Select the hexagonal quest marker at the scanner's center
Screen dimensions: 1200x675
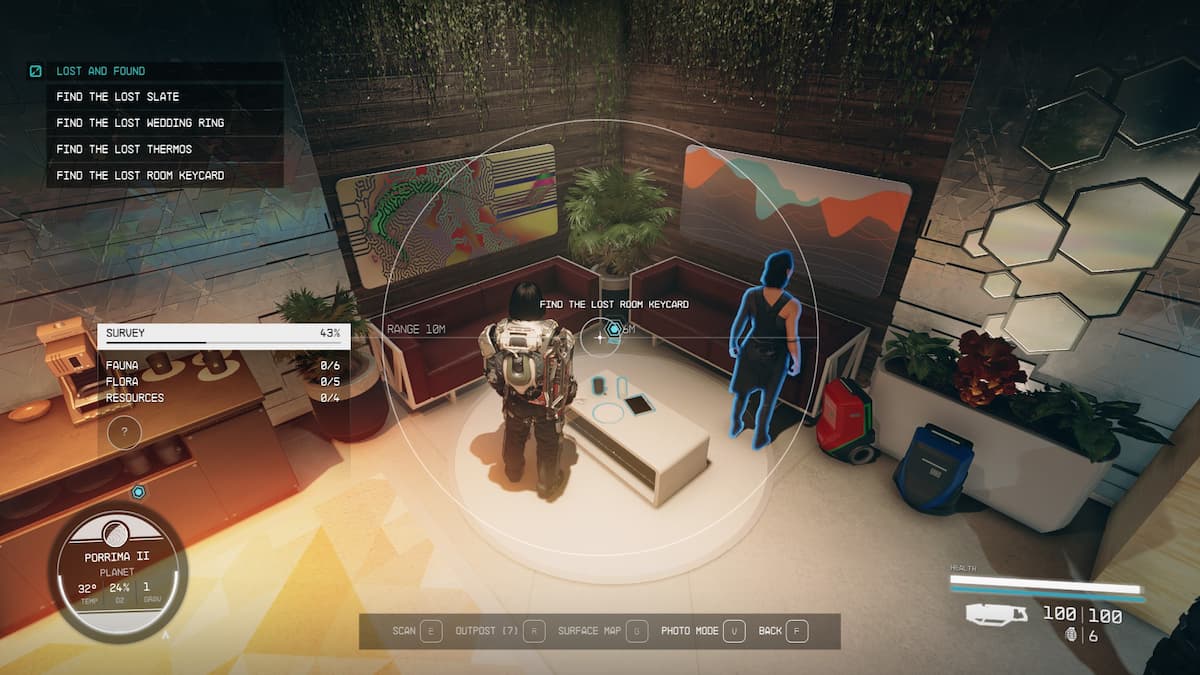tap(614, 328)
